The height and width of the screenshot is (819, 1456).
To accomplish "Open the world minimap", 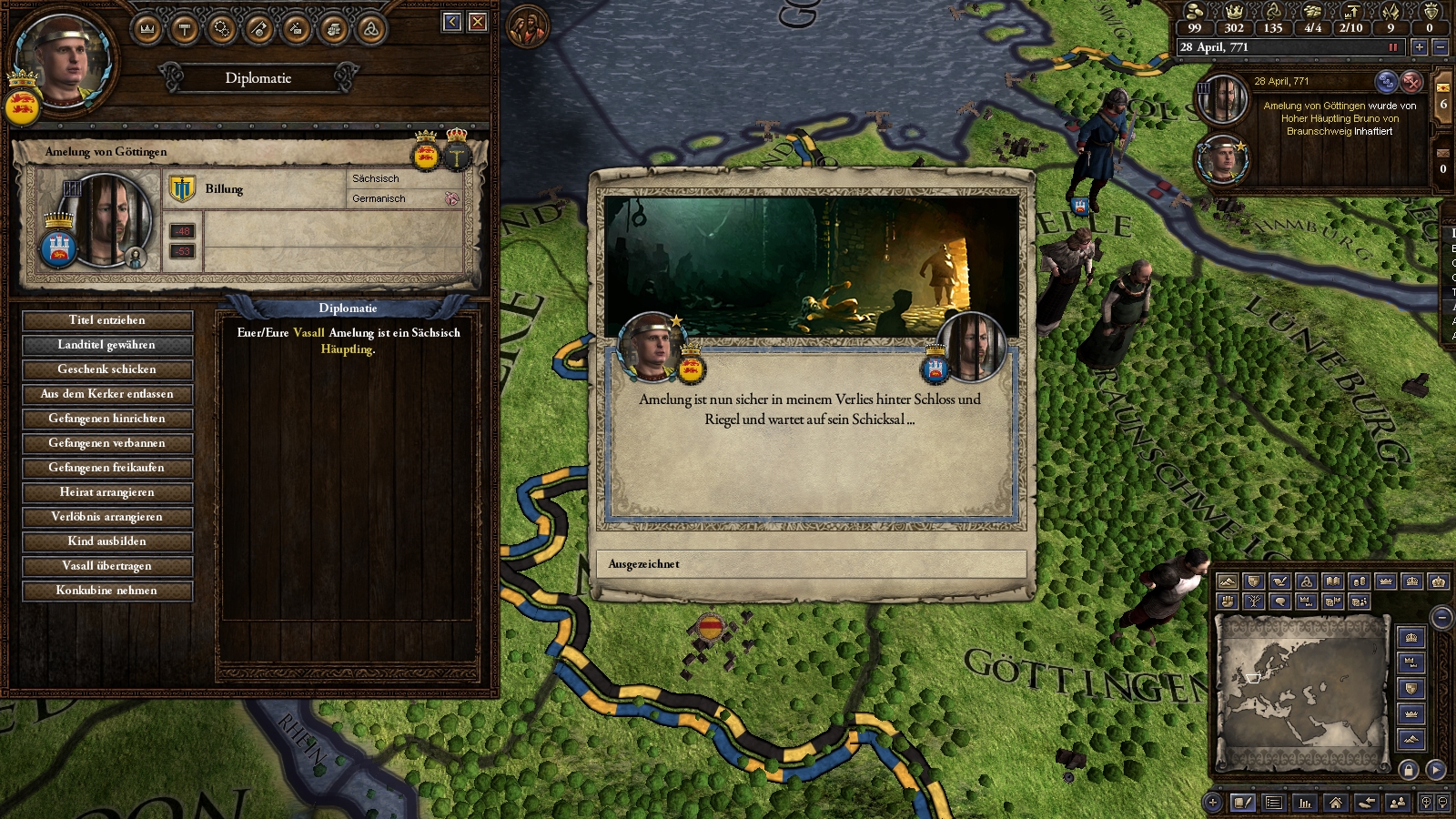I will click(1301, 690).
